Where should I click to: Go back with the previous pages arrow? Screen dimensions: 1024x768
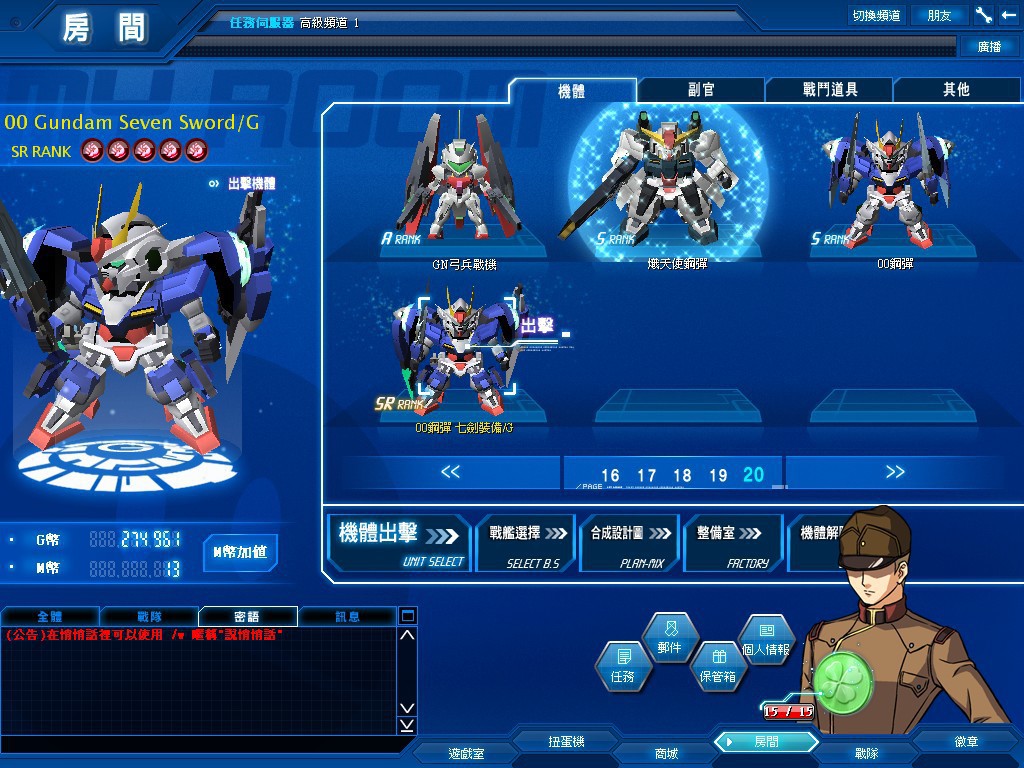450,472
